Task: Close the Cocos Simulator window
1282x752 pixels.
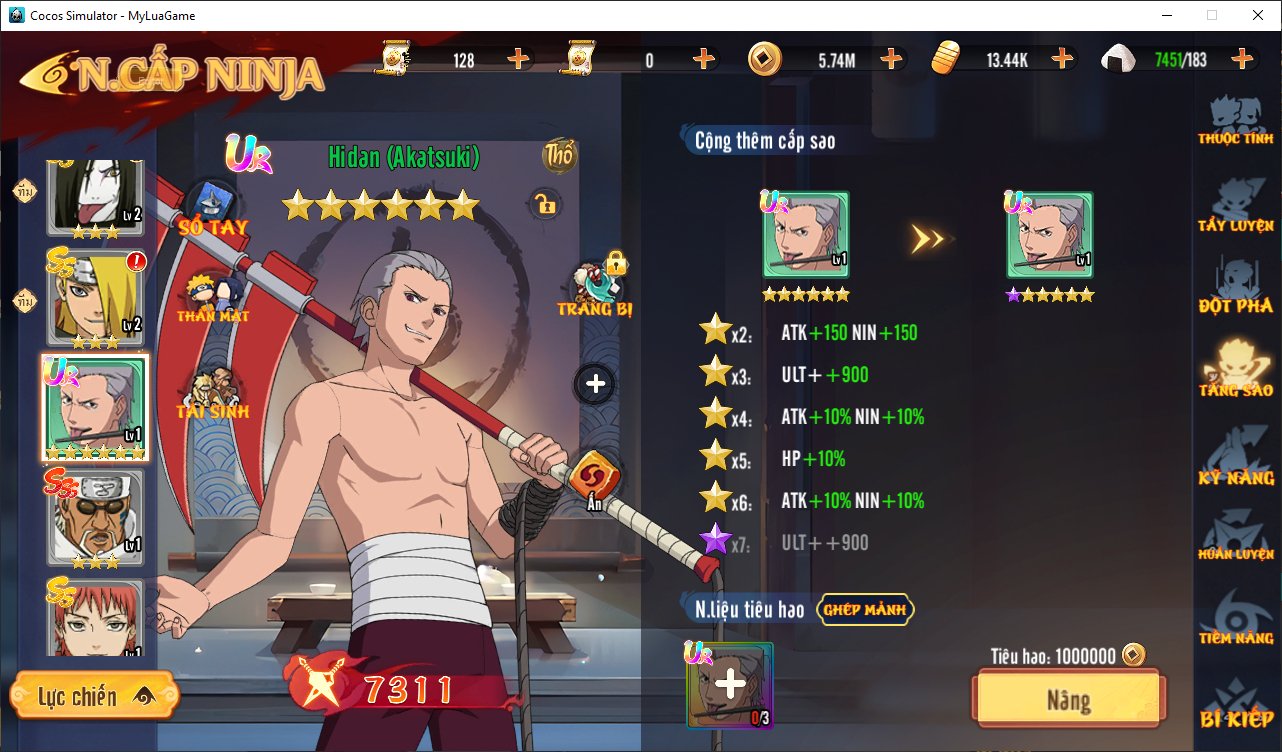Action: [x=1257, y=15]
